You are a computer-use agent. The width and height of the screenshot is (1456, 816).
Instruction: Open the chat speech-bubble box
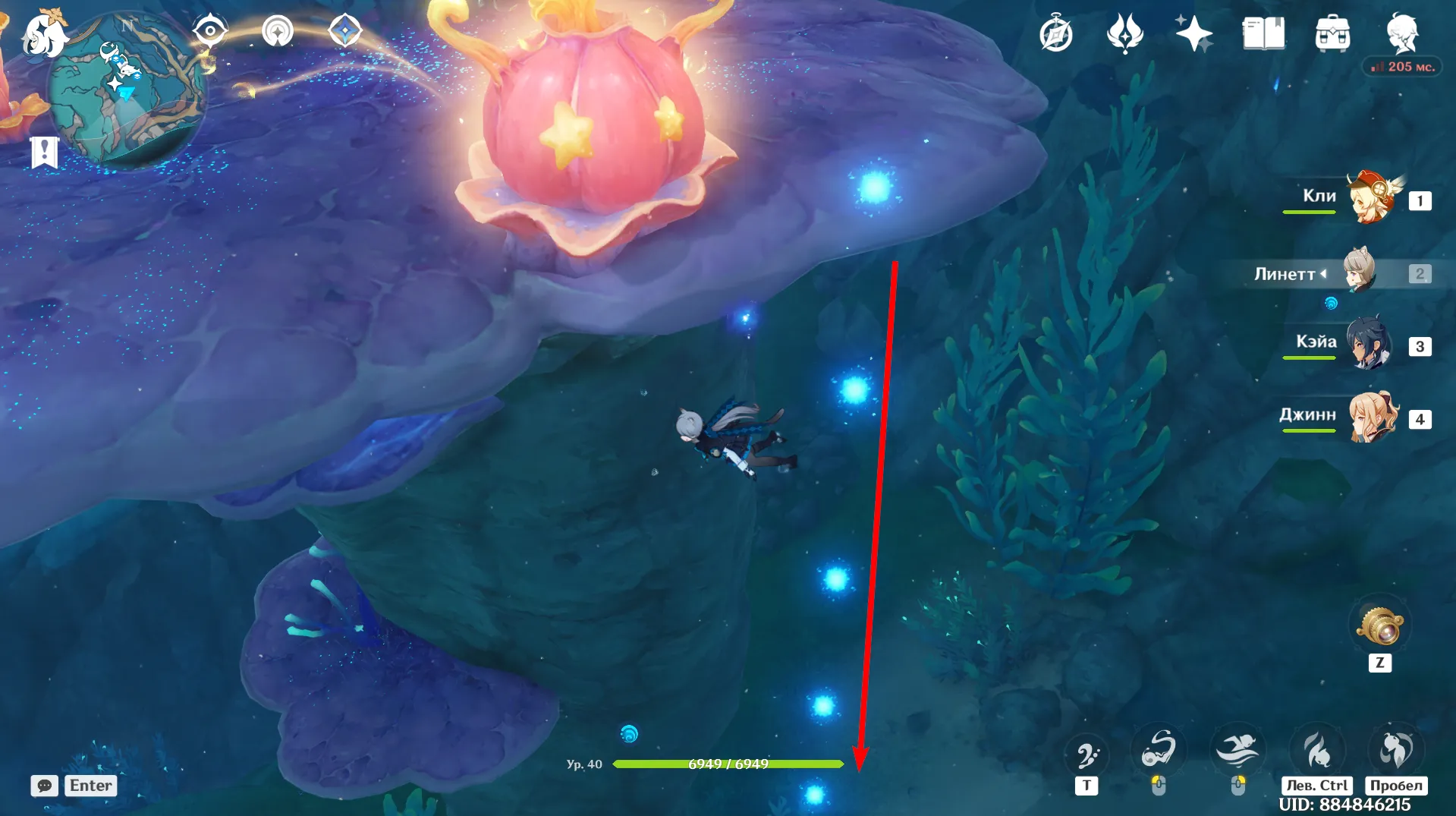(45, 786)
